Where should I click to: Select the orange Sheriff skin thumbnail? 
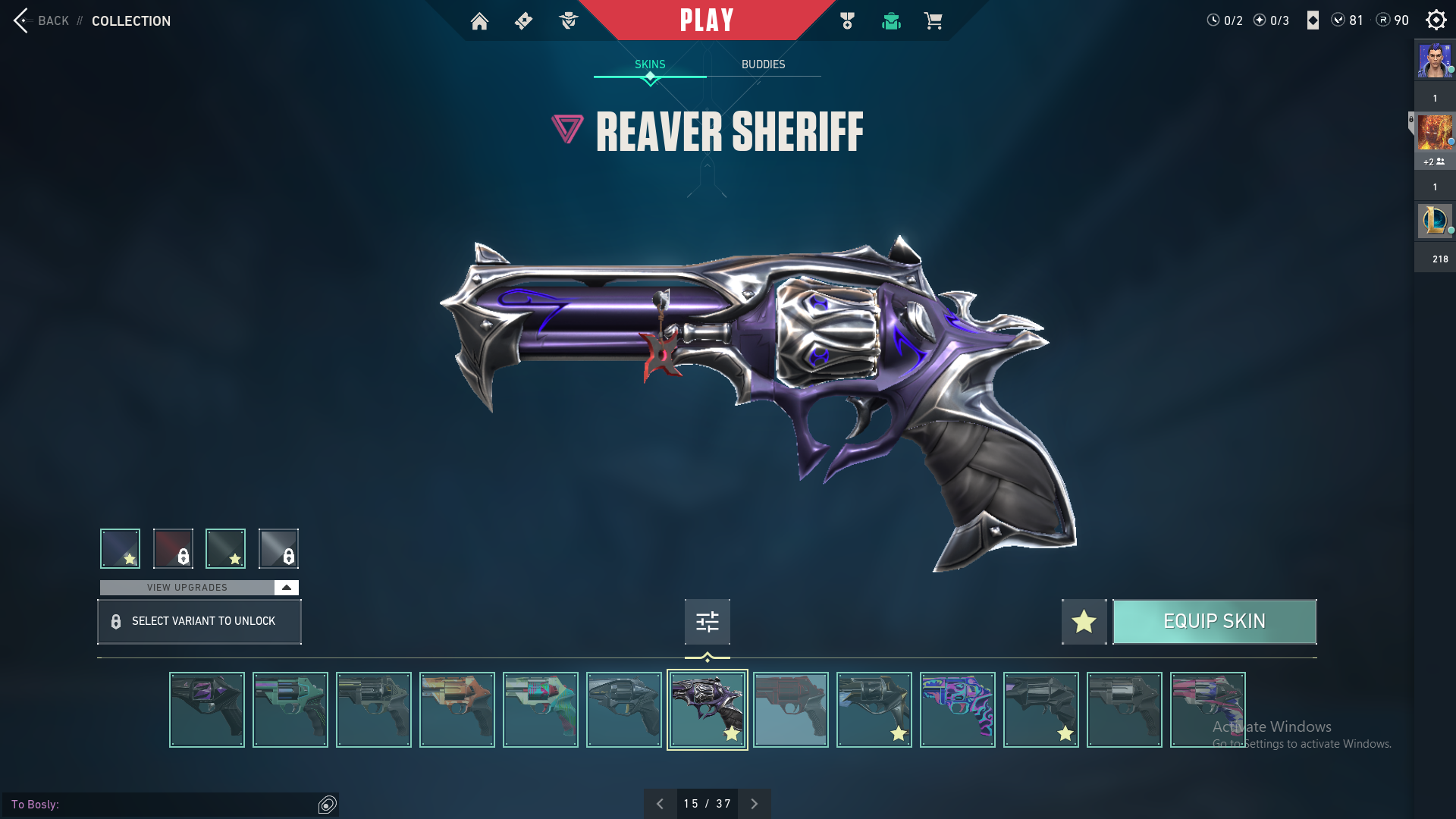click(x=457, y=710)
